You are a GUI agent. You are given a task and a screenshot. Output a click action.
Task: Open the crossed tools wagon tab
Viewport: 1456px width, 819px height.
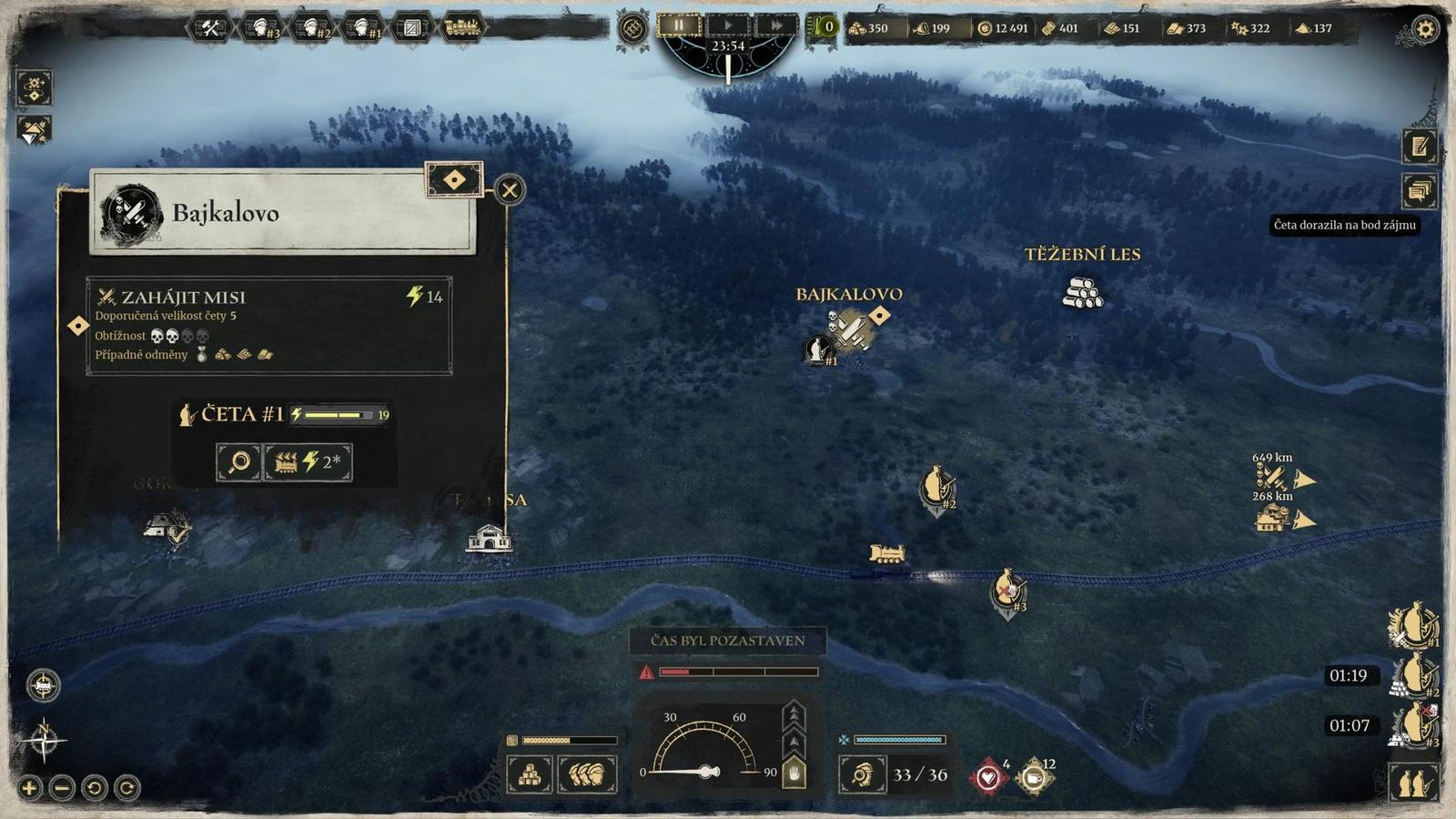click(x=211, y=27)
